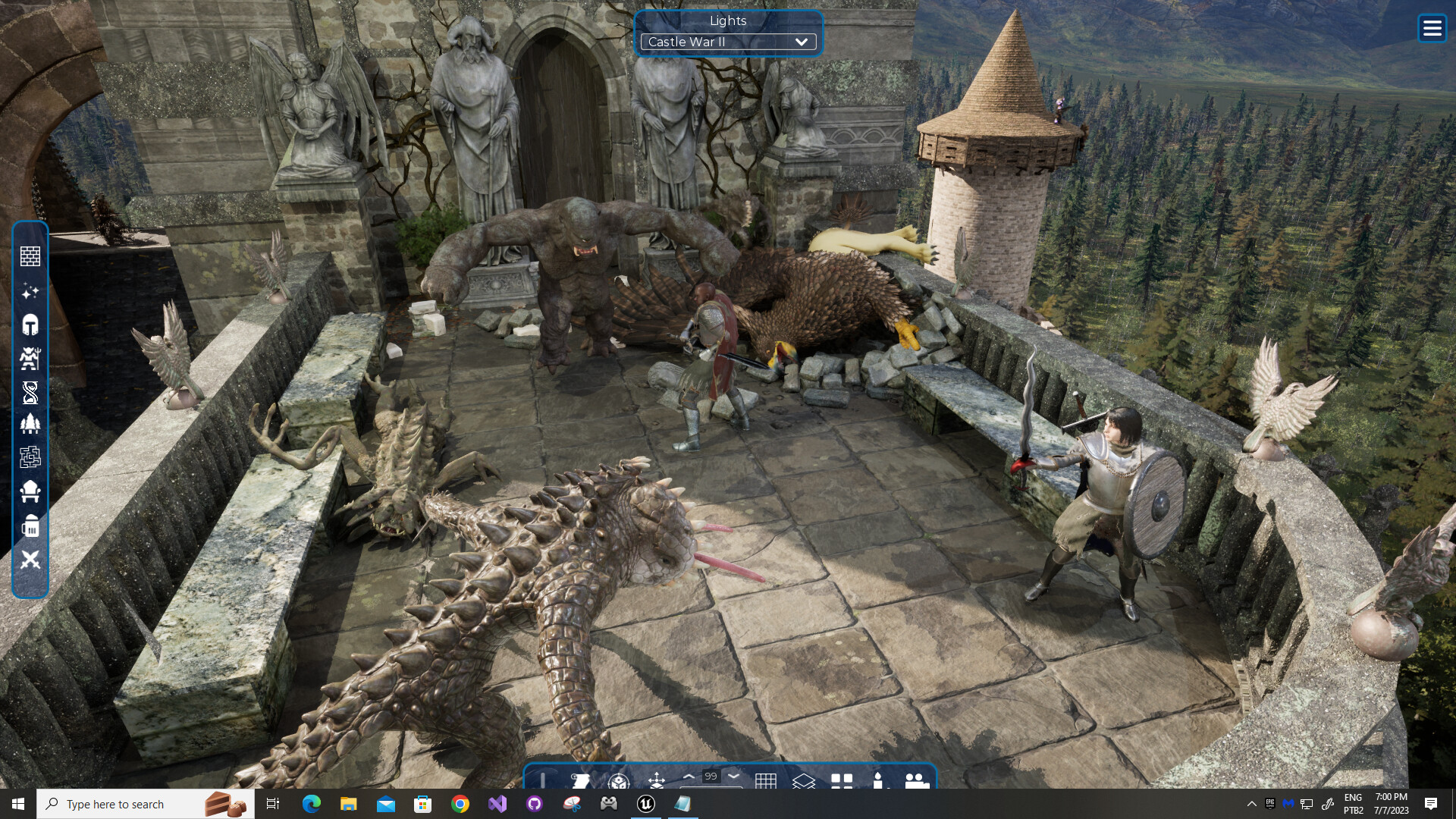Select the move gizmo in the bottom toolbar

[657, 780]
